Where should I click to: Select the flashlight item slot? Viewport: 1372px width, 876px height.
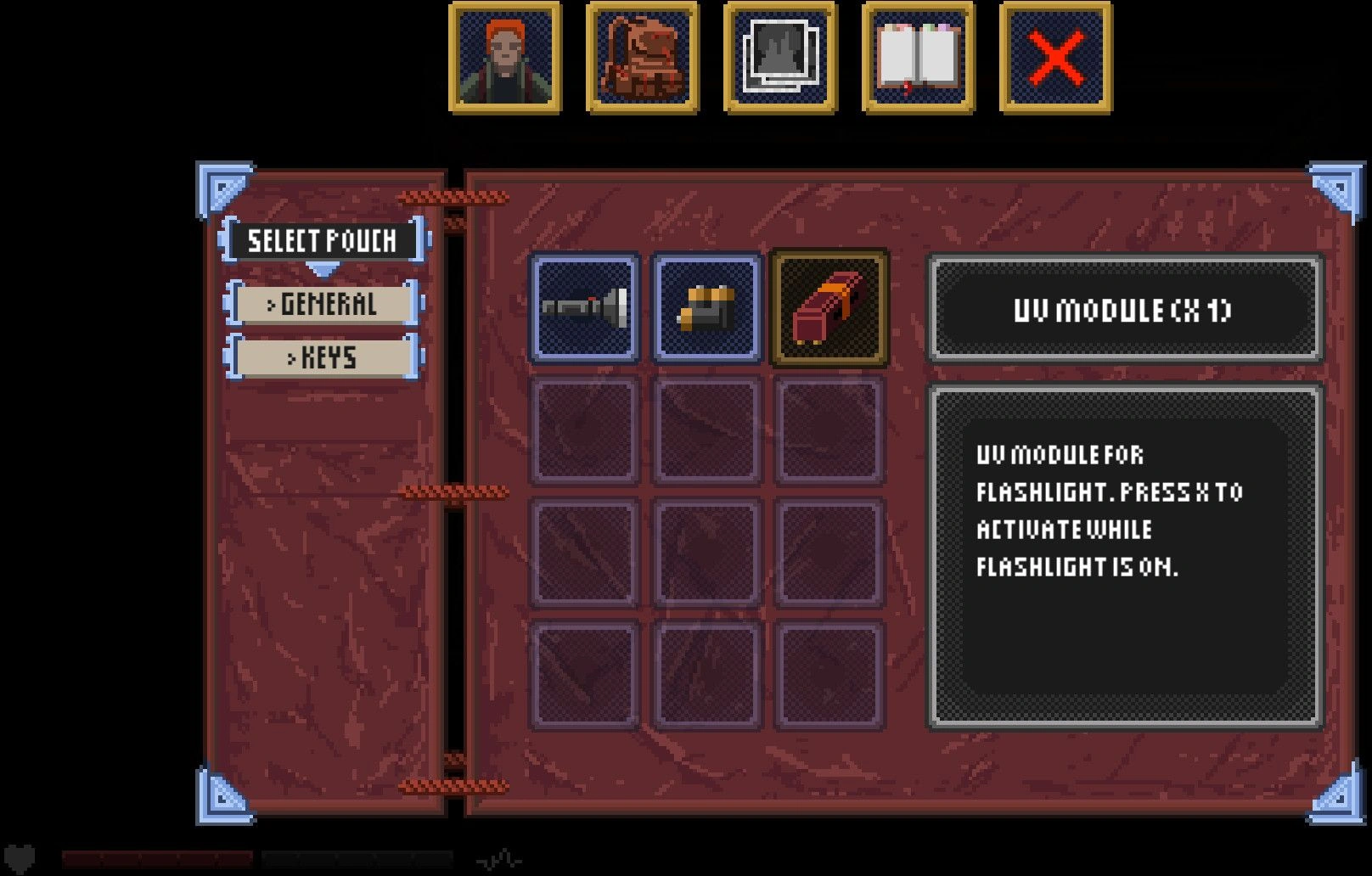(x=585, y=308)
